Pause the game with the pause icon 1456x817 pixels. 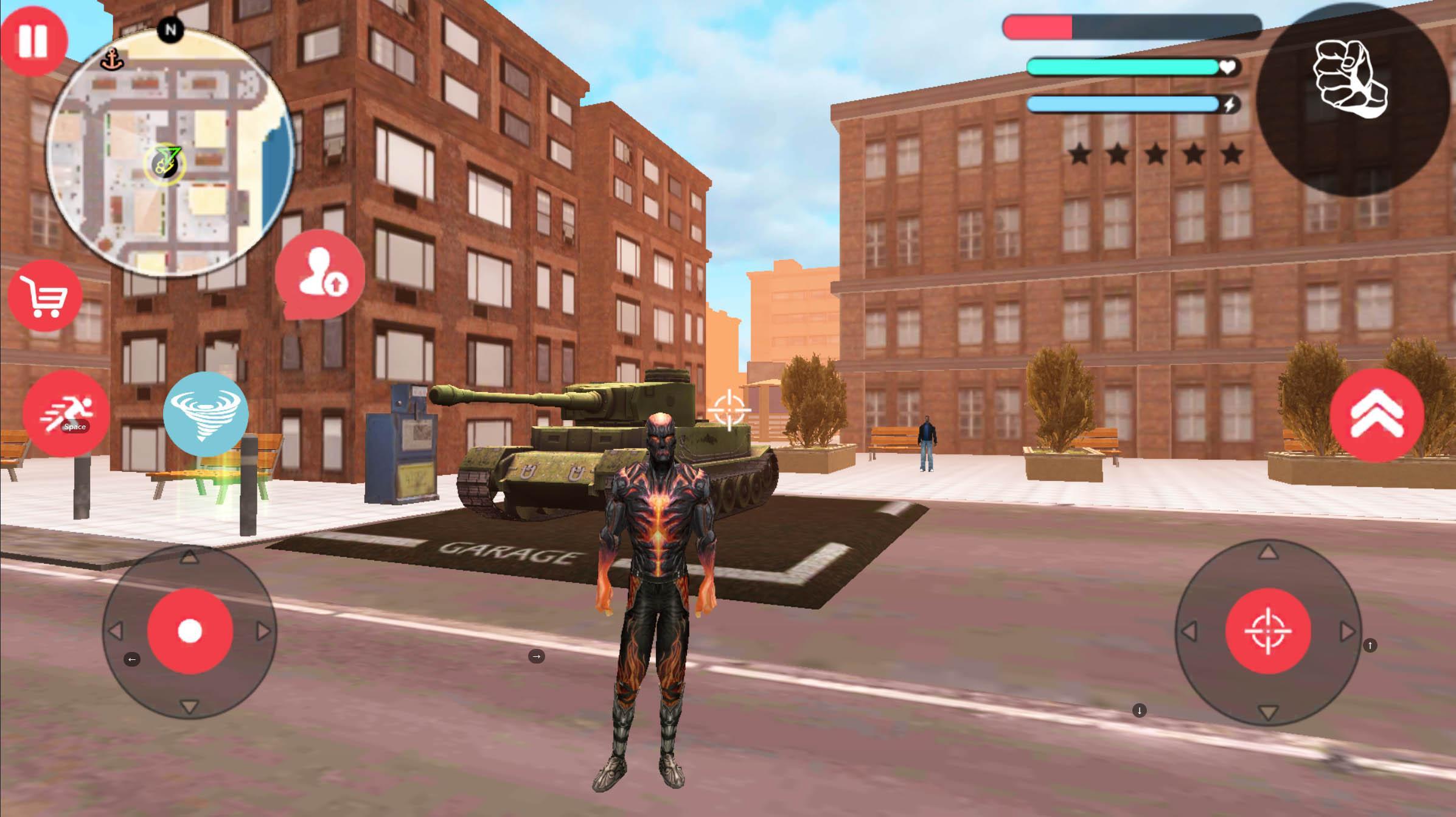pos(35,38)
